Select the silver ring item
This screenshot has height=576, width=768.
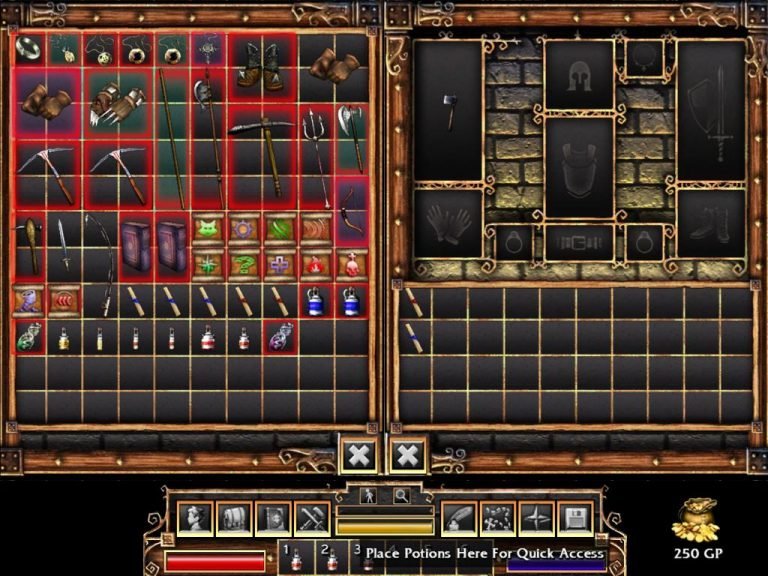pyautogui.click(x=28, y=47)
